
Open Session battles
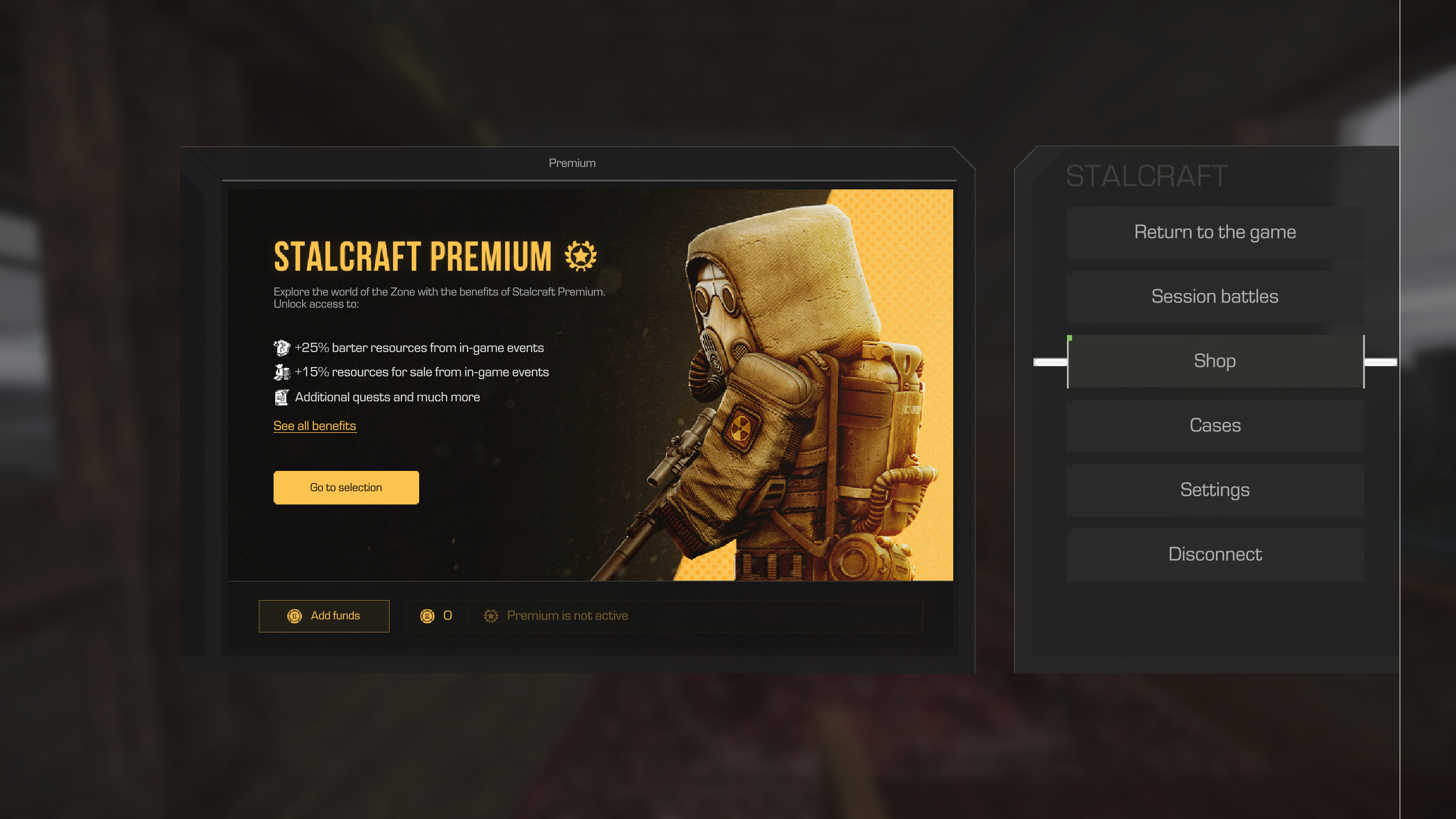point(1215,297)
